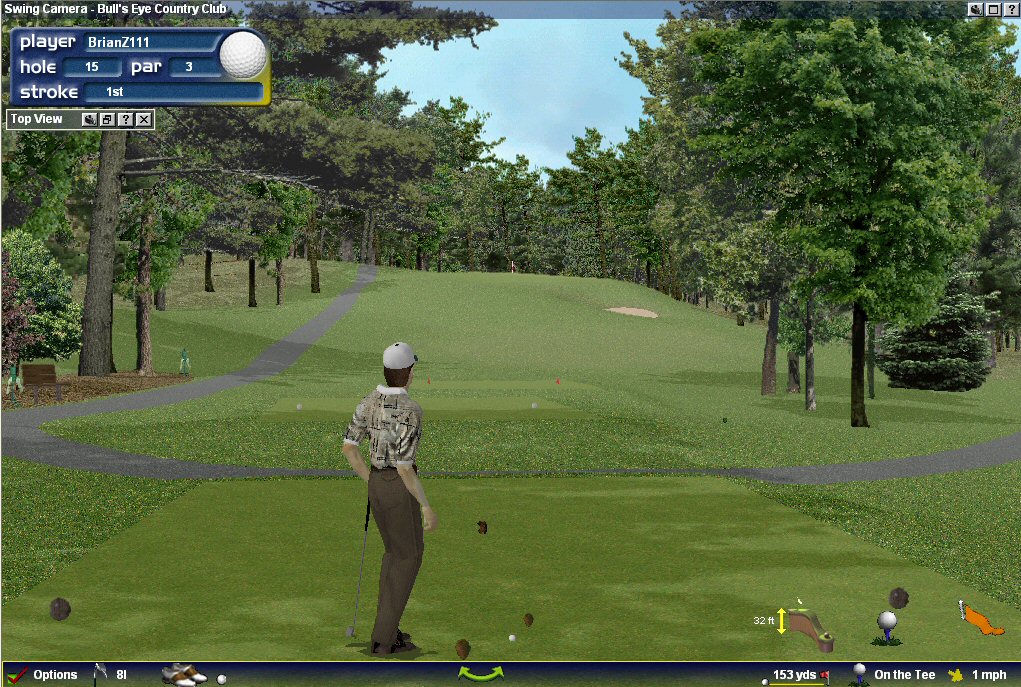This screenshot has height=687, width=1021.
Task: Open the 1 mph wind indicator
Action: [x=980, y=675]
